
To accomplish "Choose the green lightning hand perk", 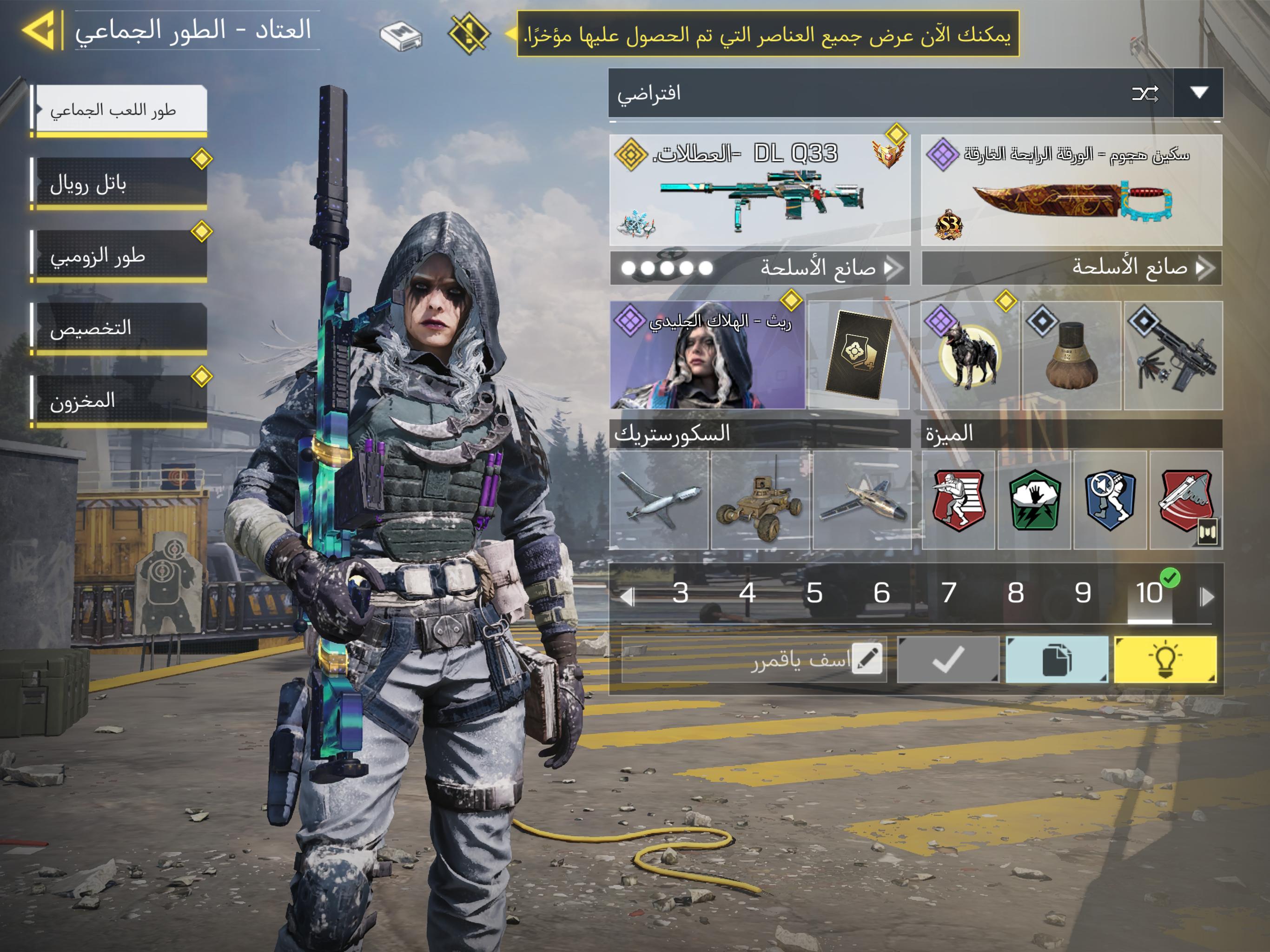I will click(x=1035, y=500).
